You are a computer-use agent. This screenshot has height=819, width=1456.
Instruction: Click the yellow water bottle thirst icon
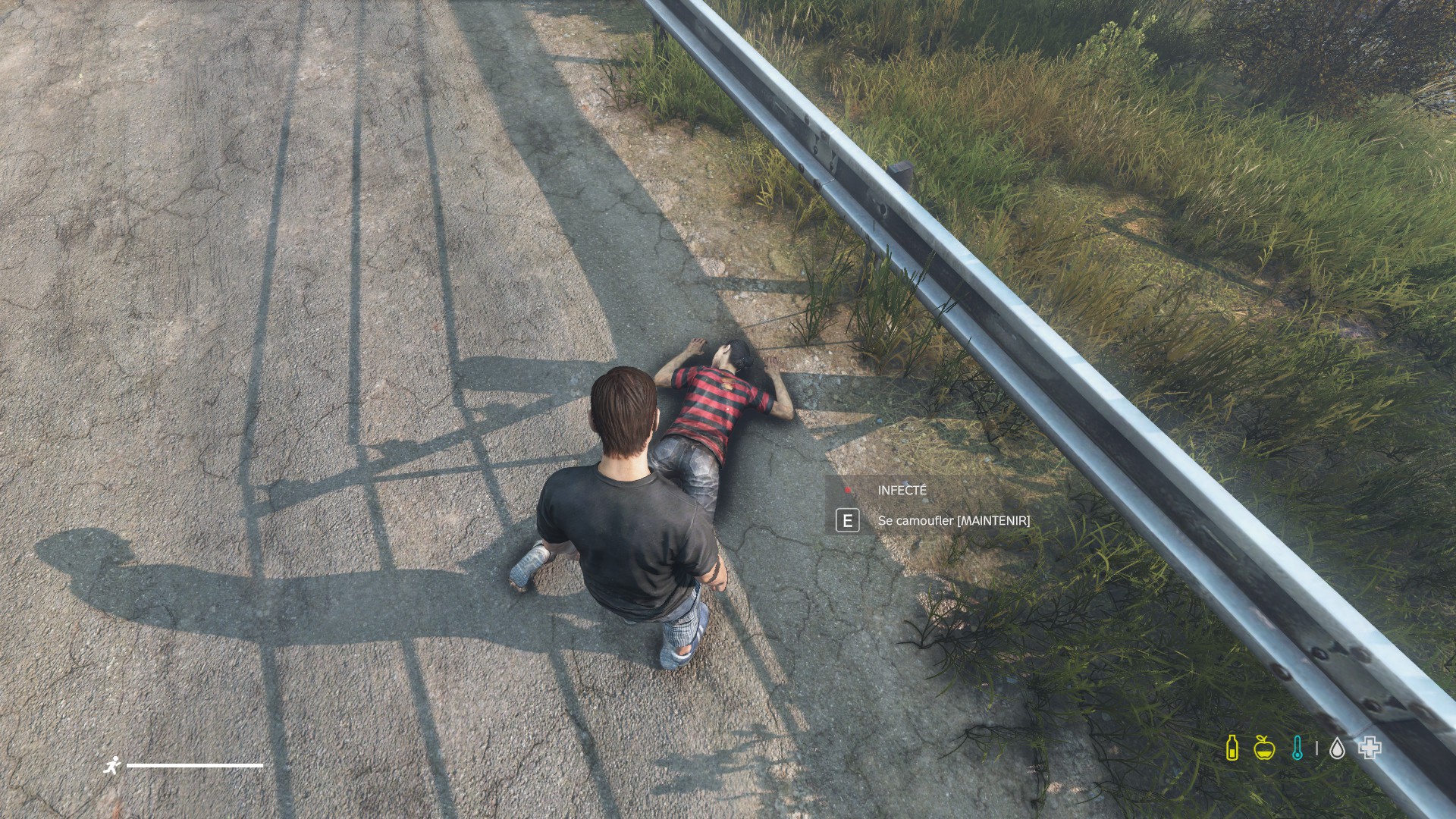click(1232, 748)
